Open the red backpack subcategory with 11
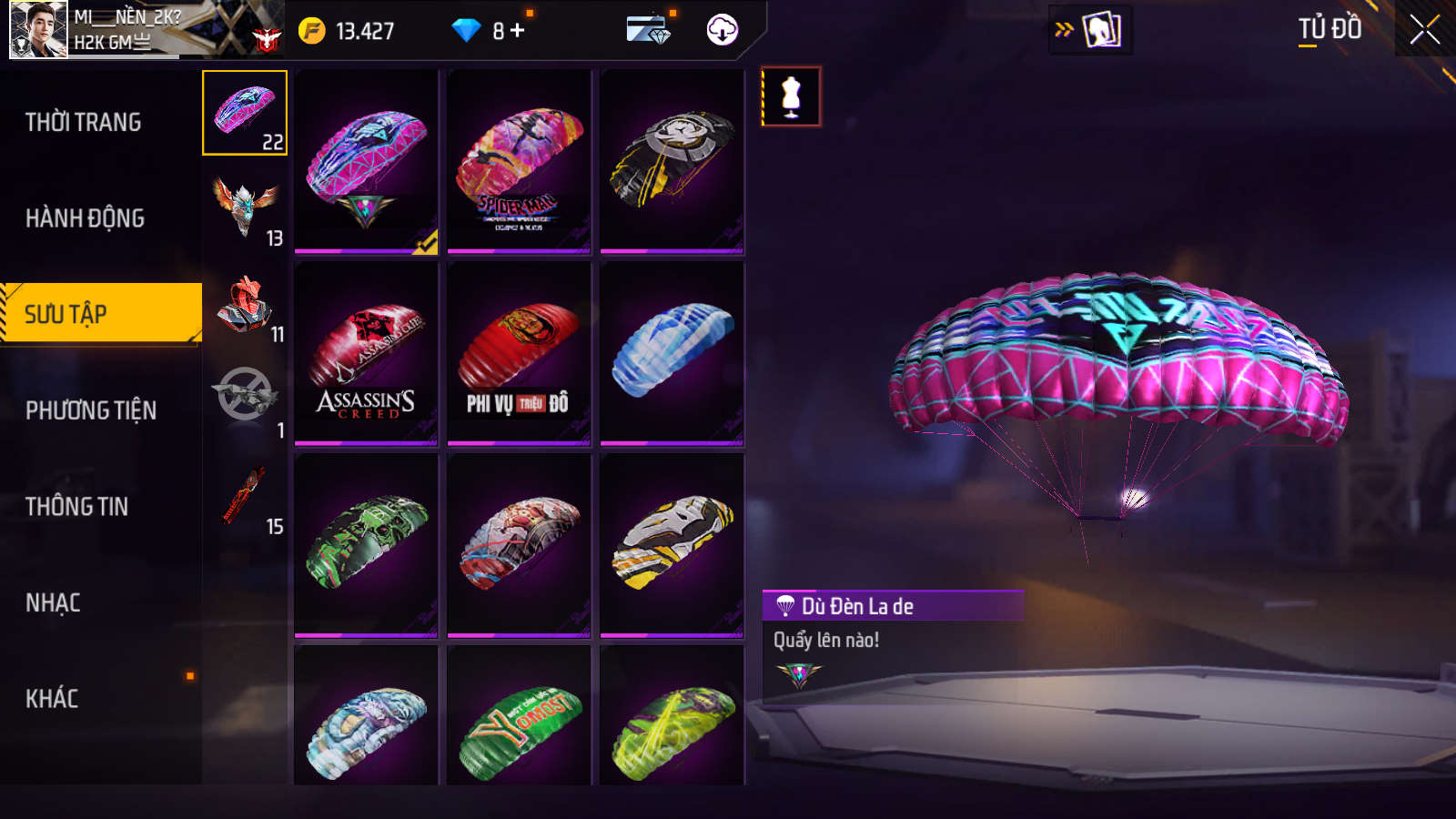The height and width of the screenshot is (819, 1456). pyautogui.click(x=246, y=307)
